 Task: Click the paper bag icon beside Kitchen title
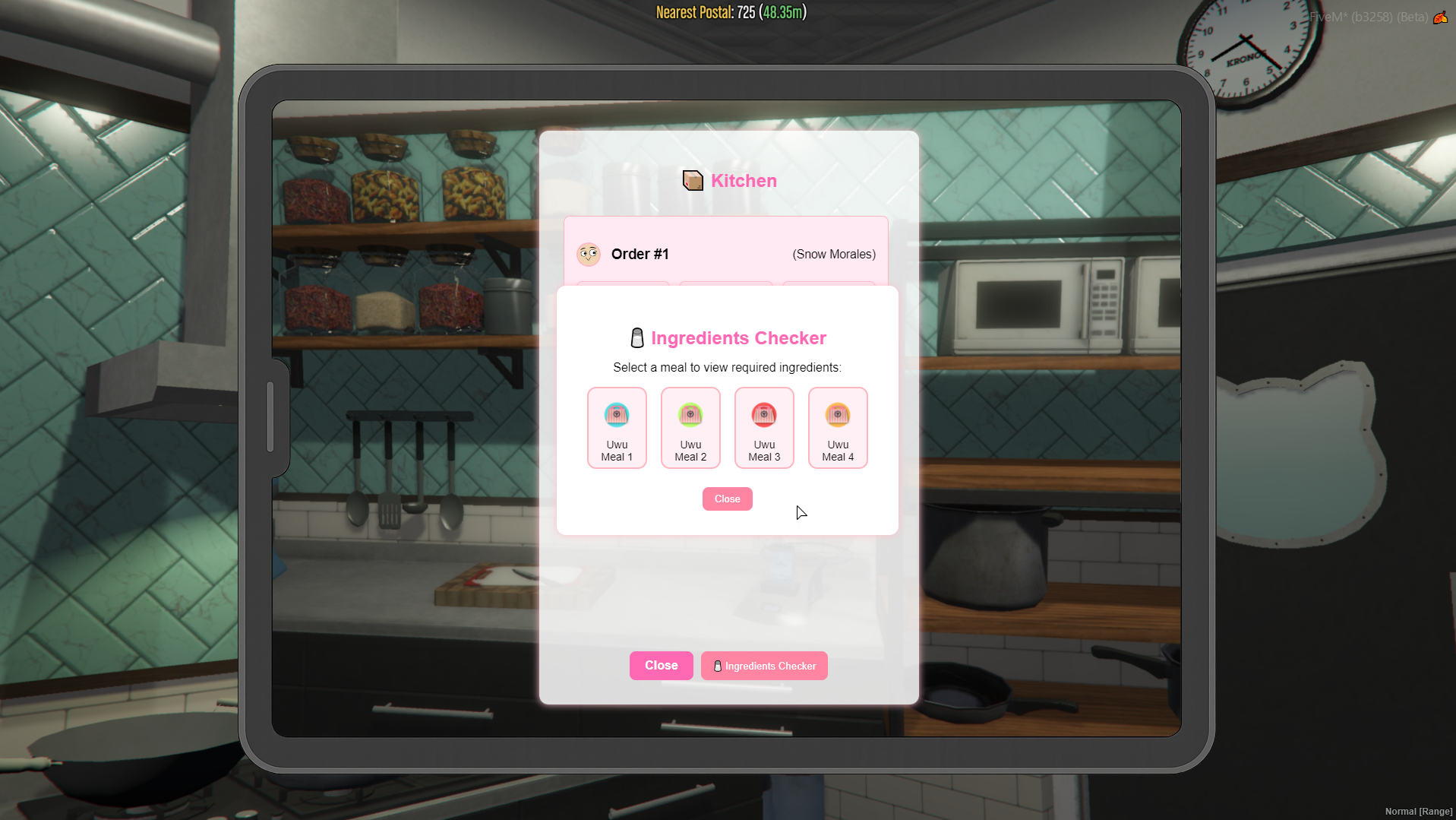click(691, 181)
